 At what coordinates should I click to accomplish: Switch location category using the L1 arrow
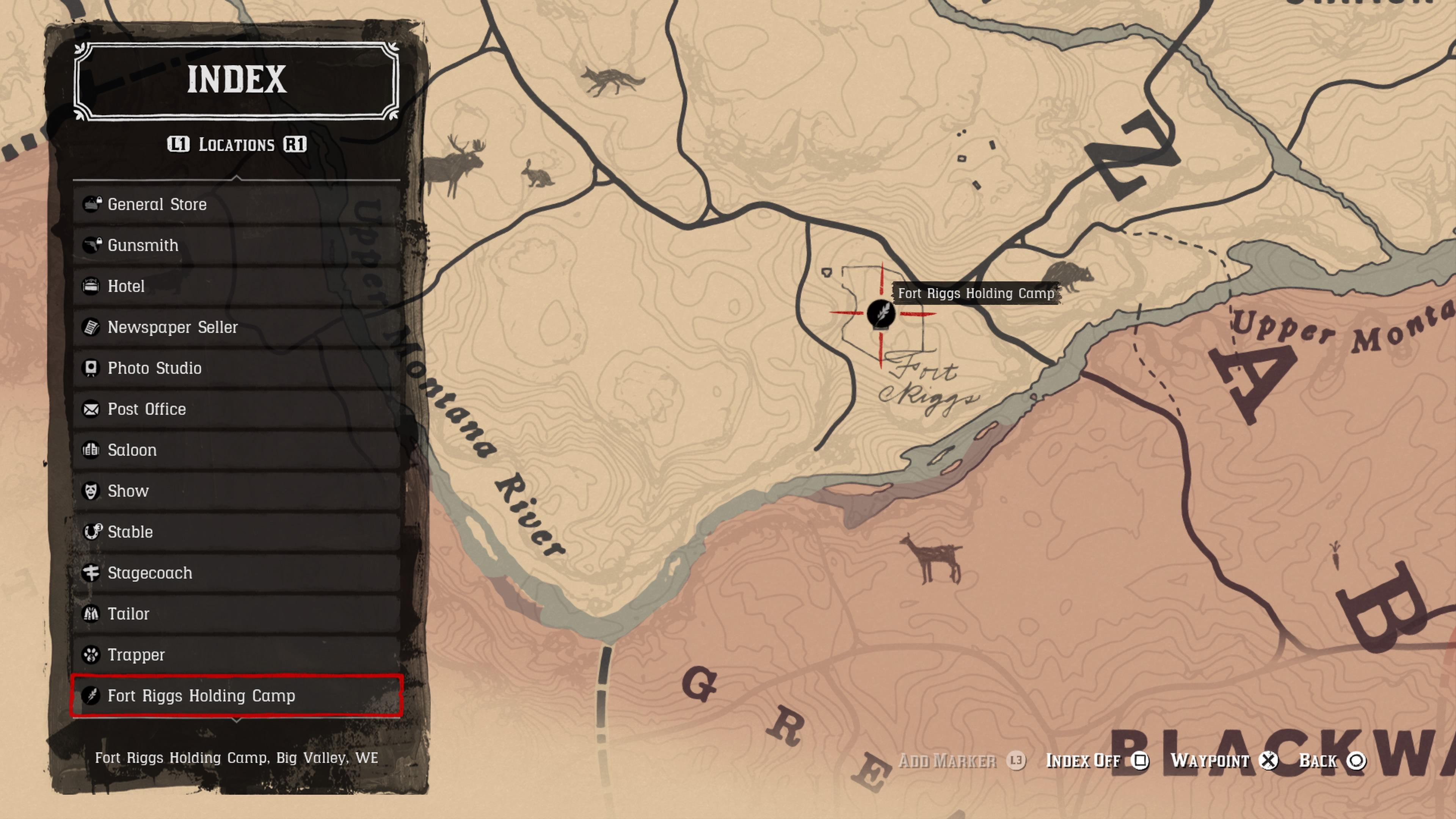pyautogui.click(x=179, y=145)
